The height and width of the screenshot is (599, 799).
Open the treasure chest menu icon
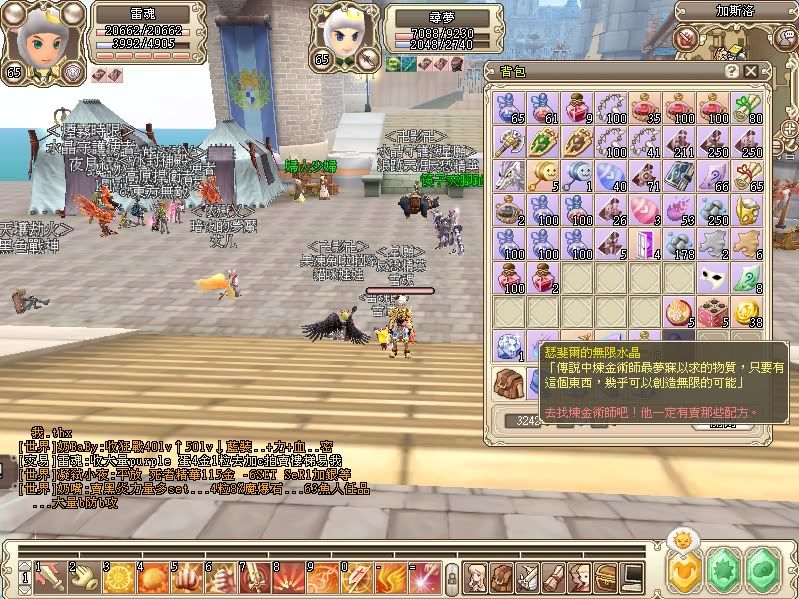point(606,577)
